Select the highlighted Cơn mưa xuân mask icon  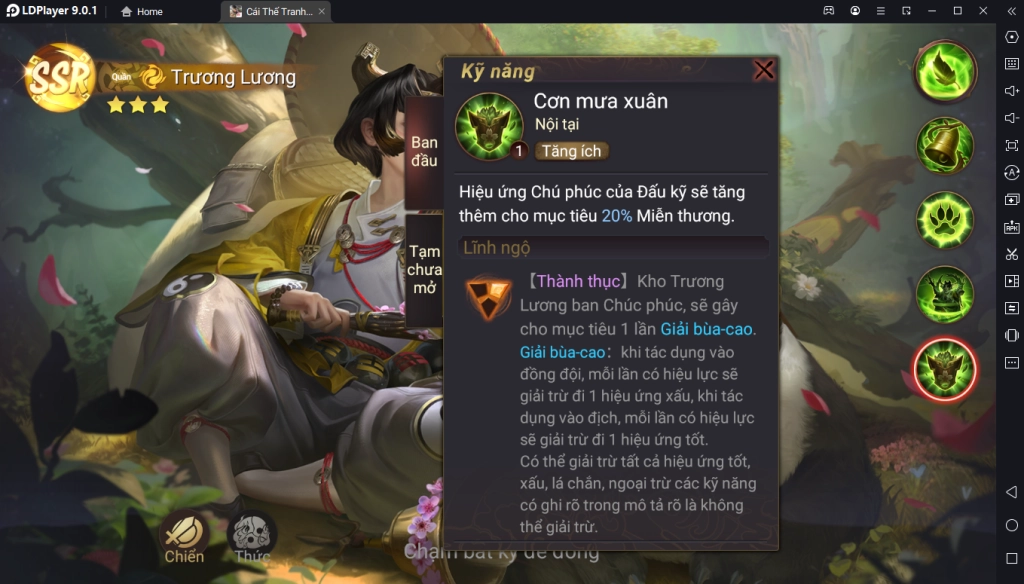(945, 368)
